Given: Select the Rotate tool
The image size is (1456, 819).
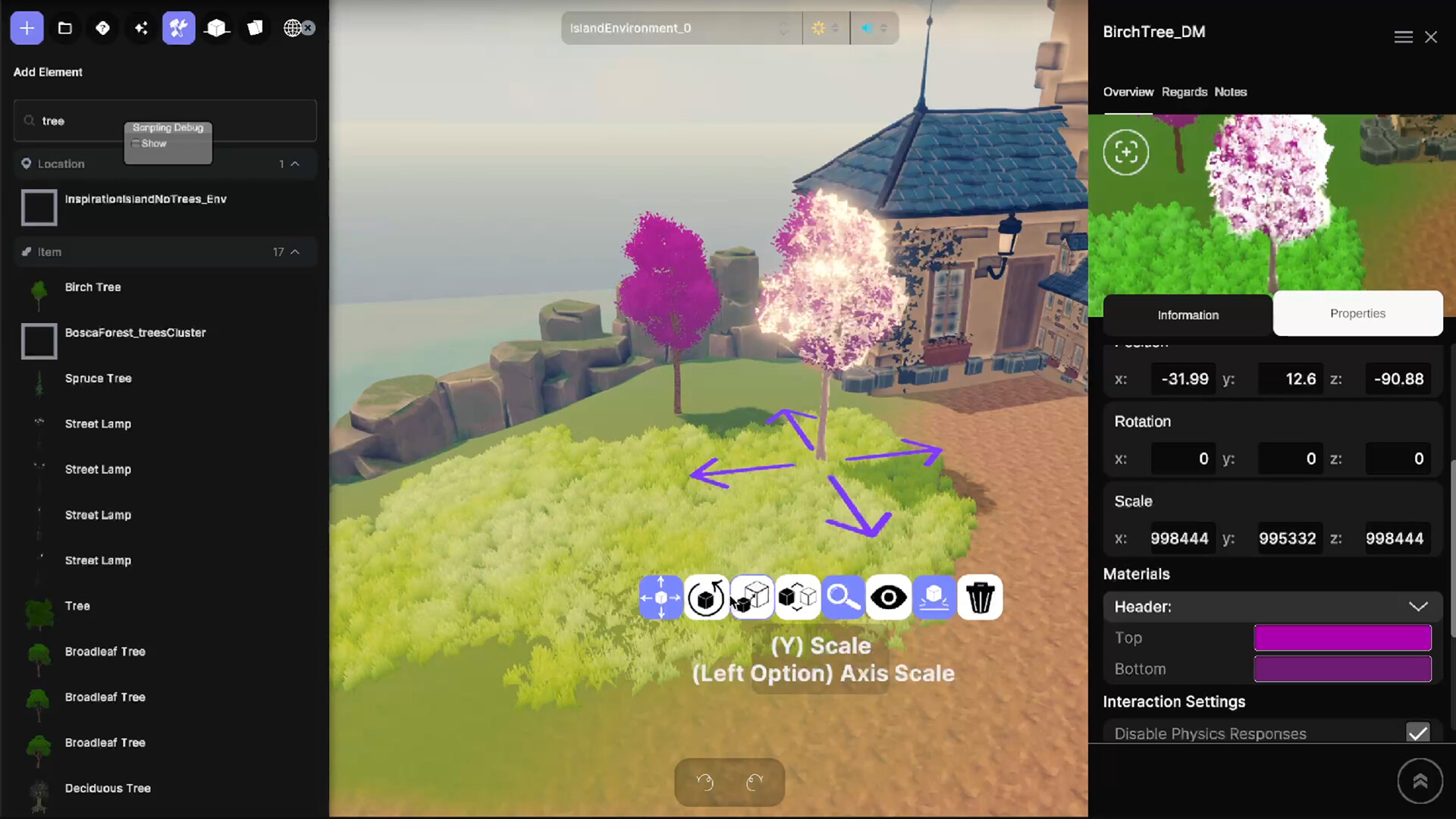Looking at the screenshot, I should pos(706,598).
